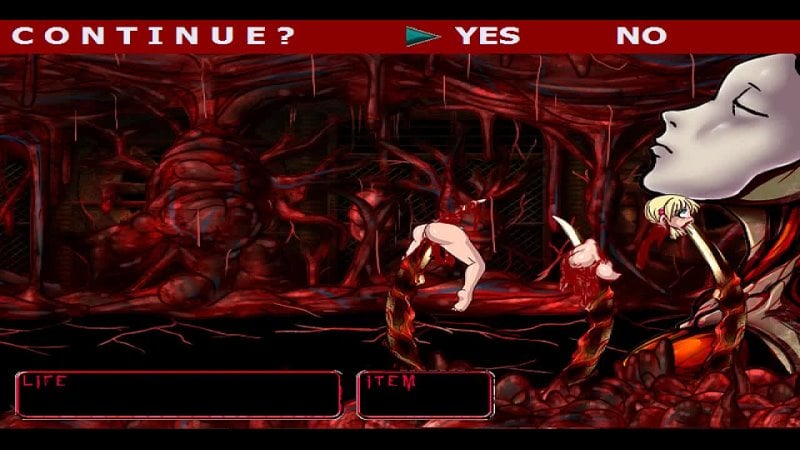Choose YES to continue the game

[x=487, y=36]
